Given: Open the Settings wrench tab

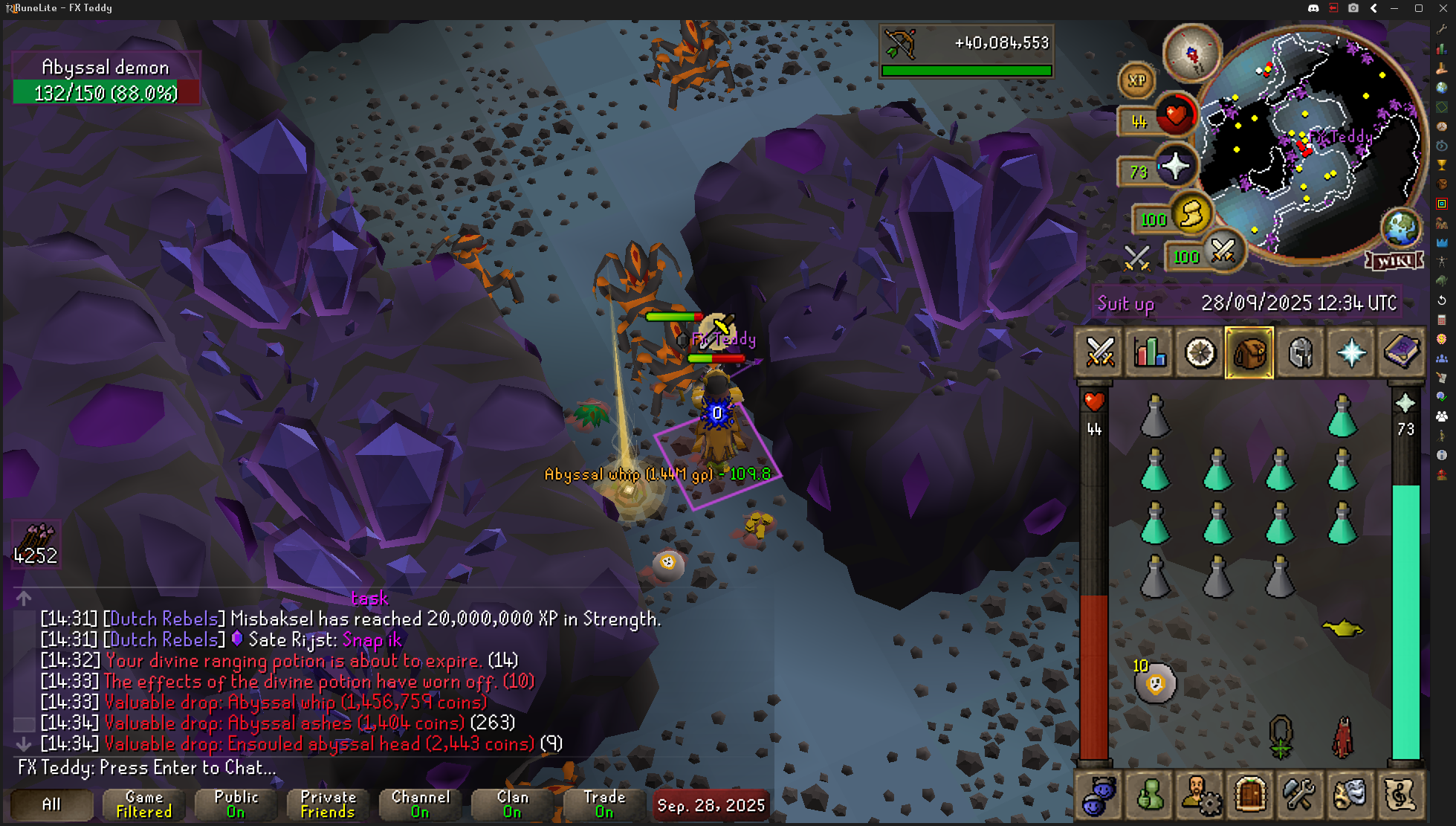Looking at the screenshot, I should click(x=1300, y=795).
